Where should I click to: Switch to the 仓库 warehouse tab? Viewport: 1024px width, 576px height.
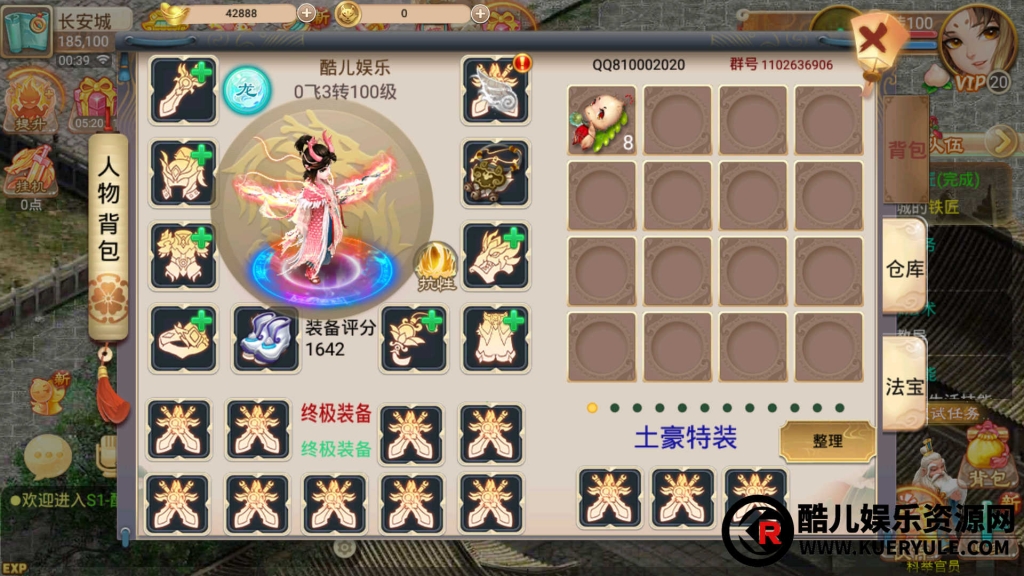(x=904, y=266)
